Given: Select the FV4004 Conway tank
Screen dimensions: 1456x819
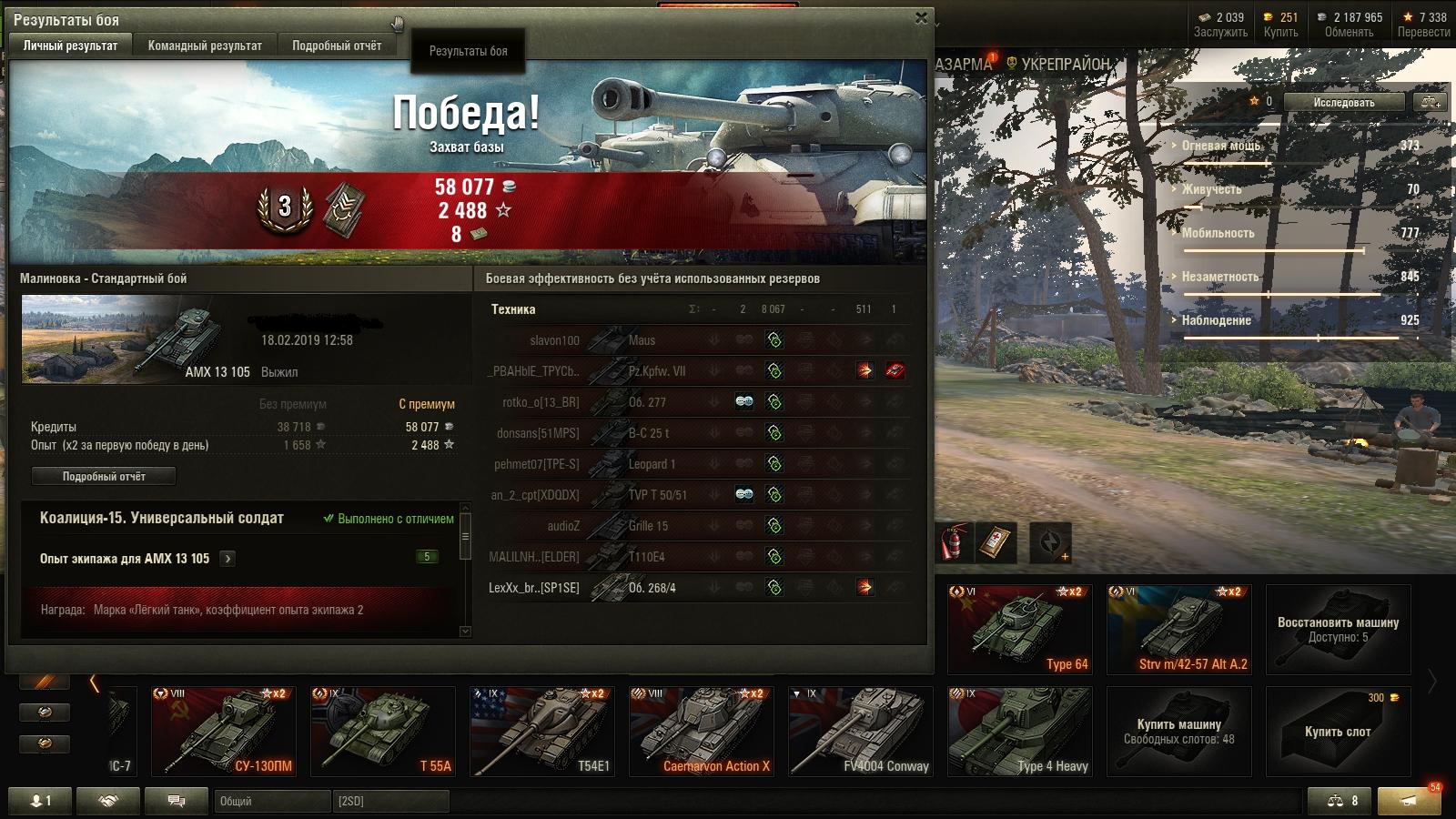Looking at the screenshot, I should [861, 731].
